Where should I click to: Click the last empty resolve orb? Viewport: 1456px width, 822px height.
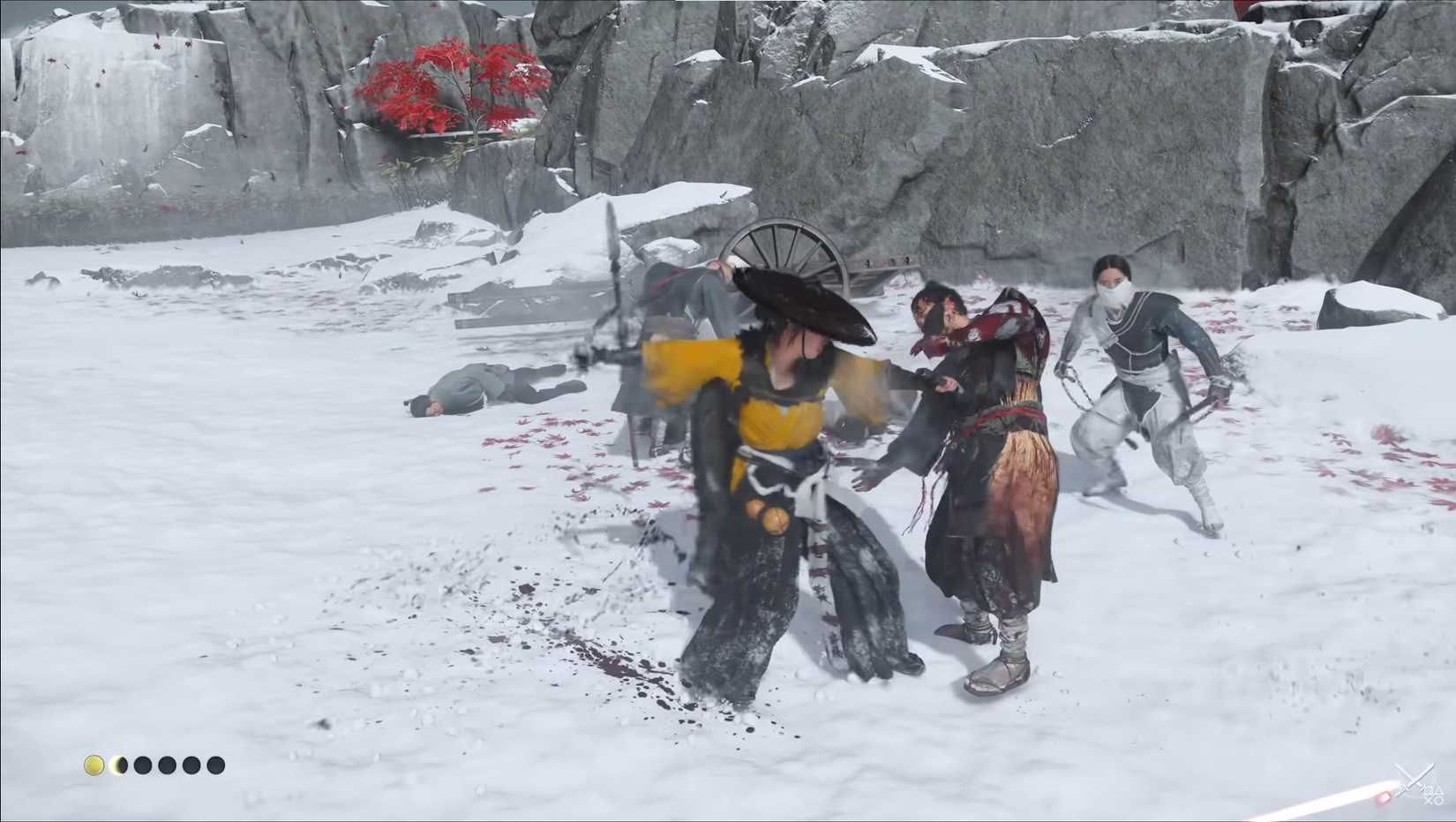[x=217, y=765]
